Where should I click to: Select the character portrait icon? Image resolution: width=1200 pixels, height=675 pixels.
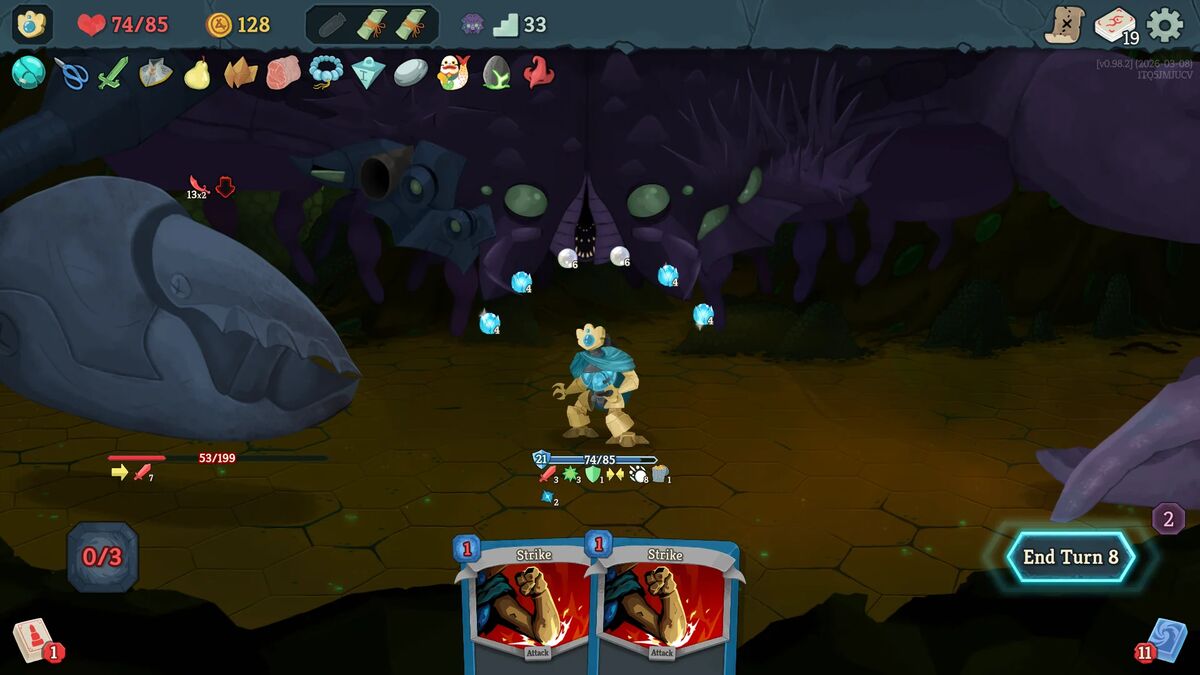coord(32,24)
